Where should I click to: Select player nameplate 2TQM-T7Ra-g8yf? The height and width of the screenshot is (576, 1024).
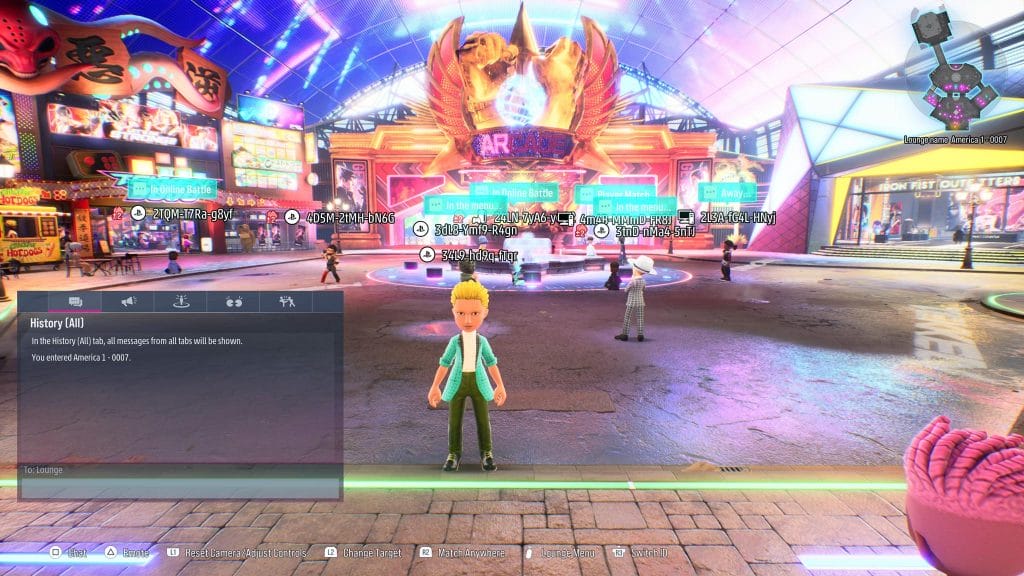click(190, 214)
